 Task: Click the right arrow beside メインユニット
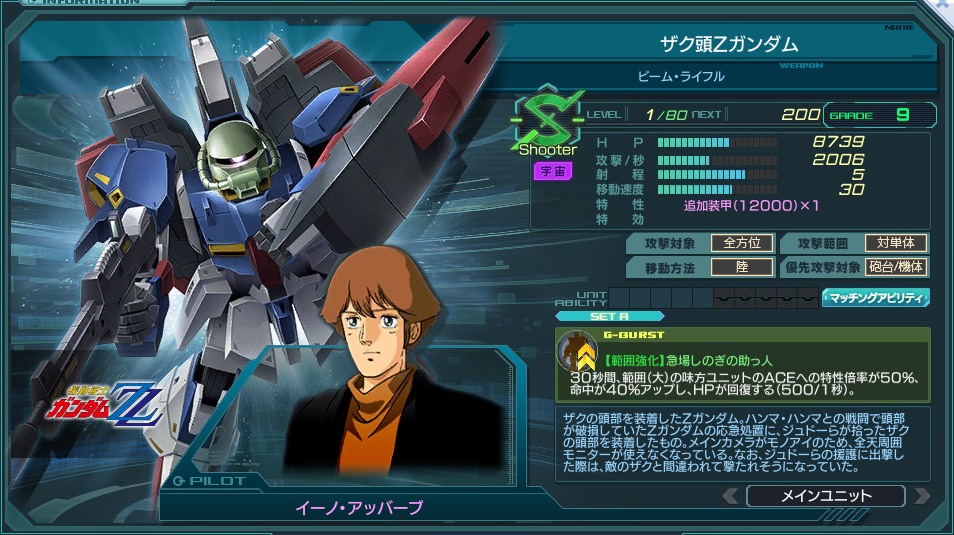tap(921, 496)
